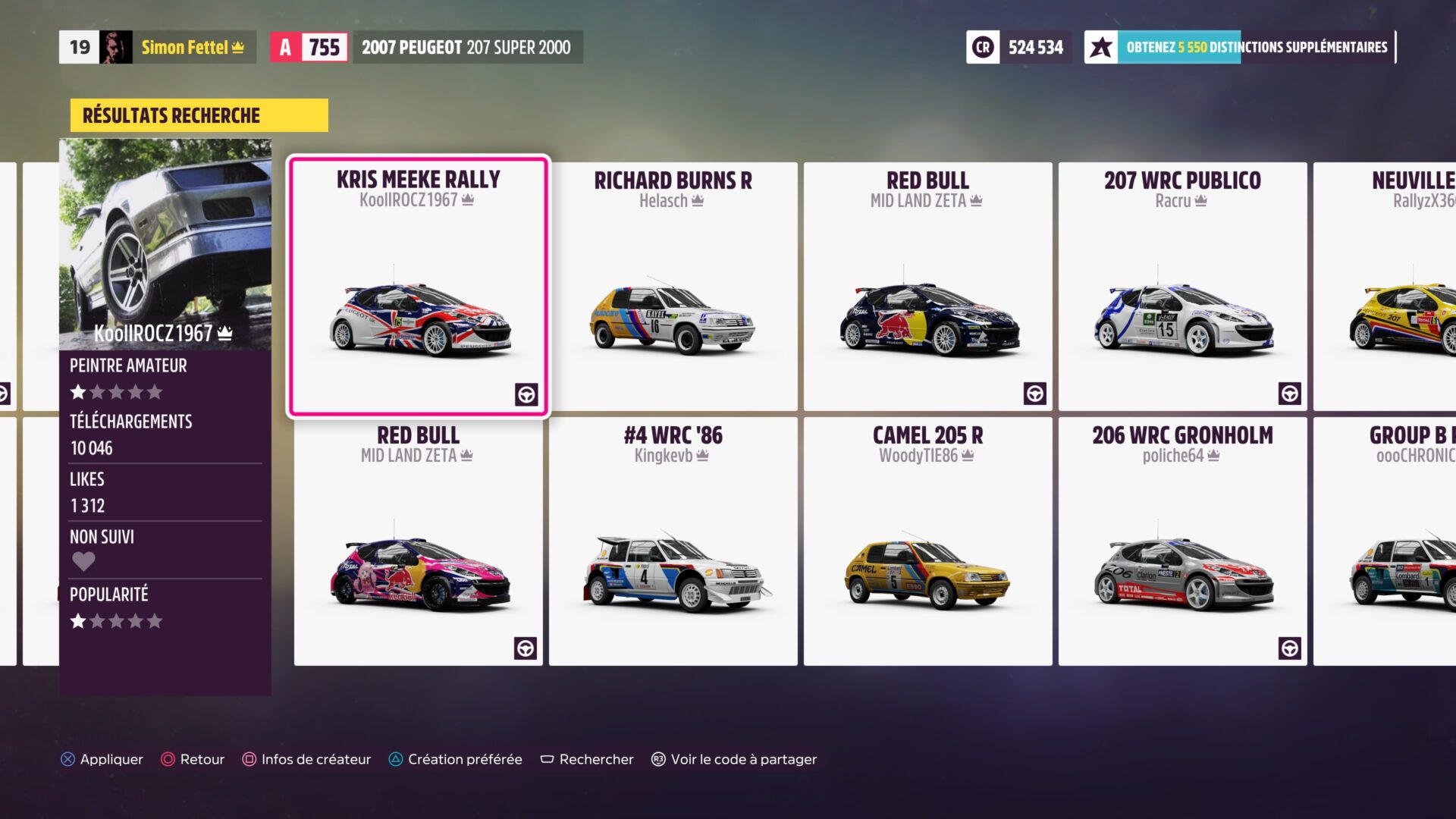Choose the Richard Burns R livery by Helasch
Image resolution: width=1456 pixels, height=819 pixels.
coord(673,287)
